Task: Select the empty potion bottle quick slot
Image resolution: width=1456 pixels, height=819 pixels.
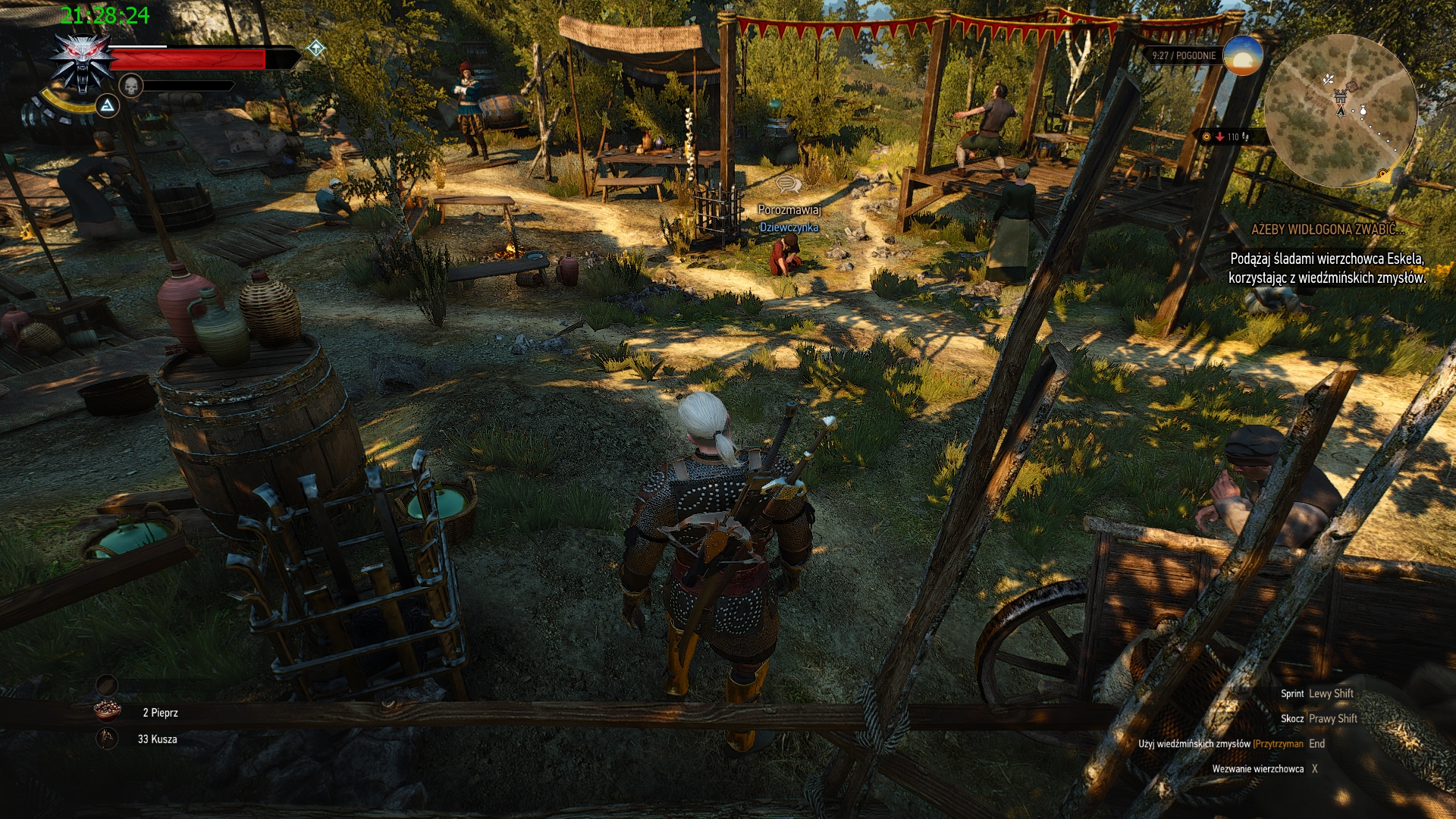Action: pos(107,685)
